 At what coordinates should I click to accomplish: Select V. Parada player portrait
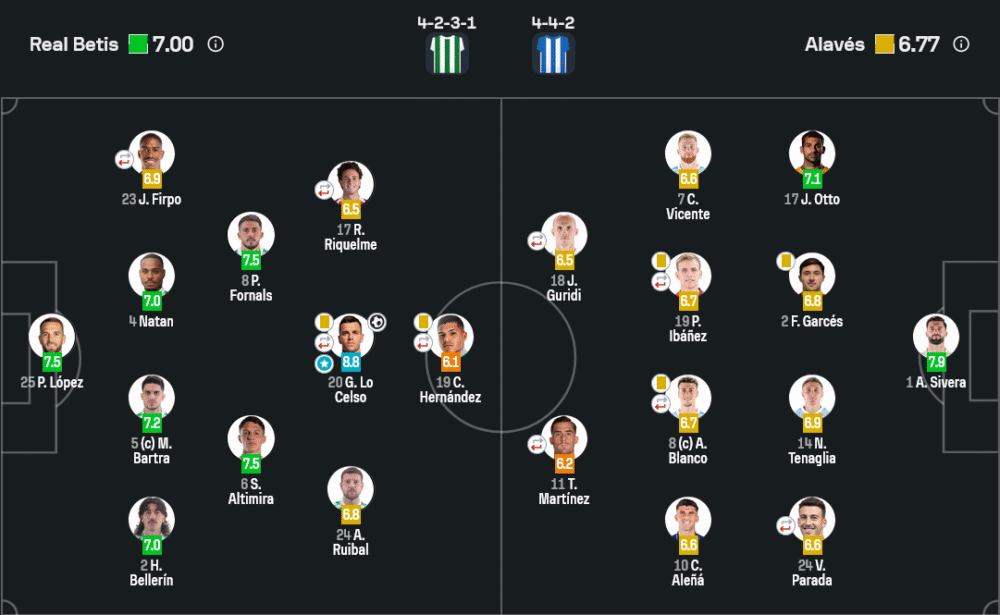pyautogui.click(x=812, y=520)
